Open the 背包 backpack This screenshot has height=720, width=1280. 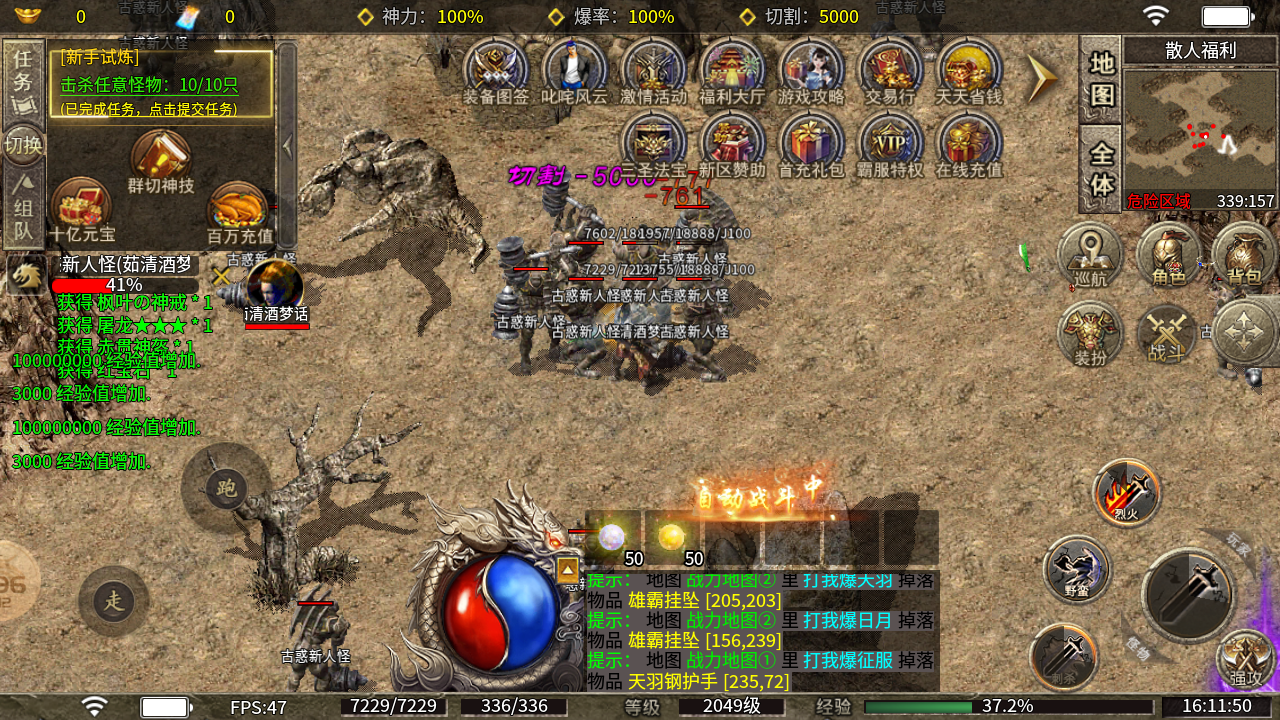(1244, 256)
